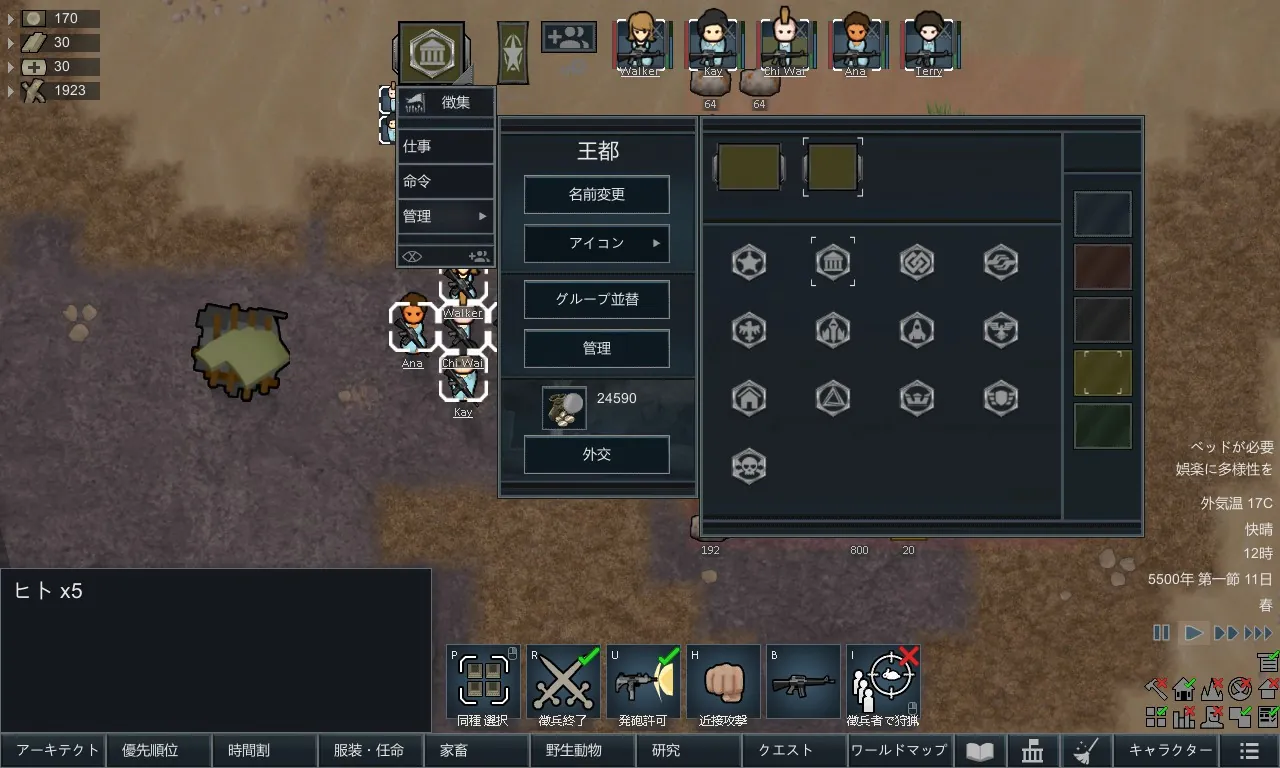This screenshot has height=768, width=1280.
Task: Select colonist Terry's portrait
Action: [929, 45]
